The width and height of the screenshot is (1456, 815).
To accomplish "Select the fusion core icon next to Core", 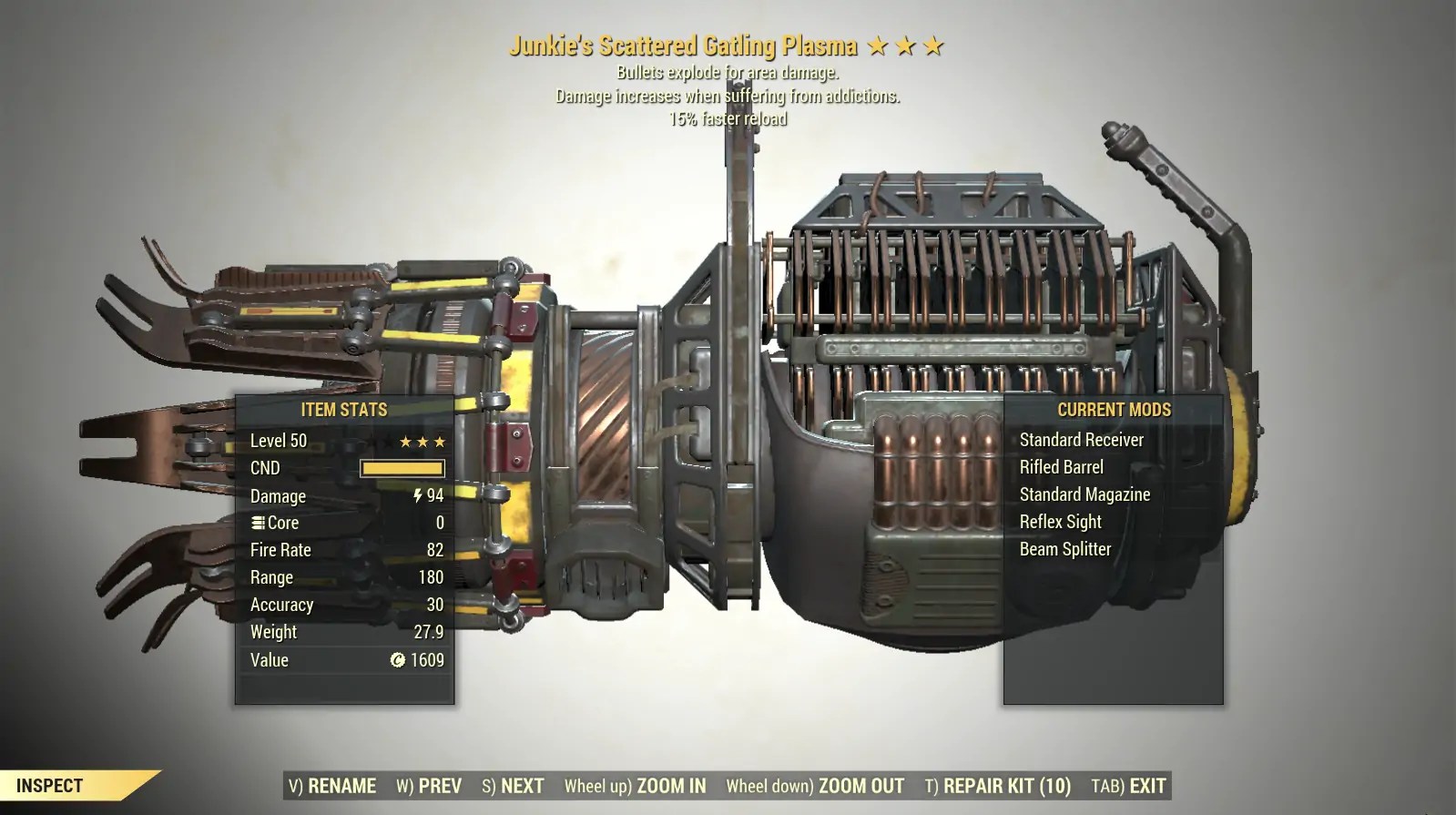I will 259,523.
